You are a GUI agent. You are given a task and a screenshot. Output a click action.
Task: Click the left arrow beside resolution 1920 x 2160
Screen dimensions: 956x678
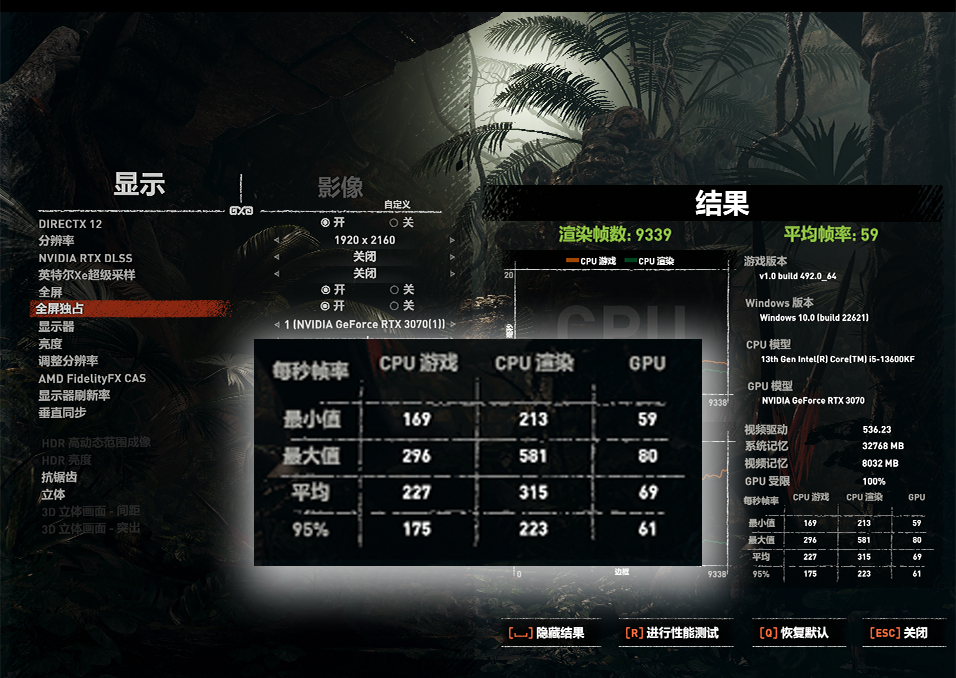point(277,240)
